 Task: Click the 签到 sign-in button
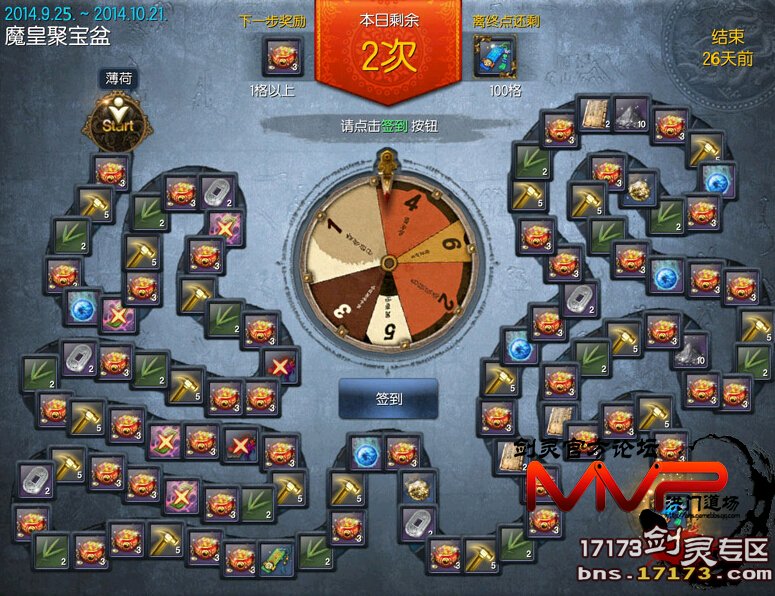point(388,398)
